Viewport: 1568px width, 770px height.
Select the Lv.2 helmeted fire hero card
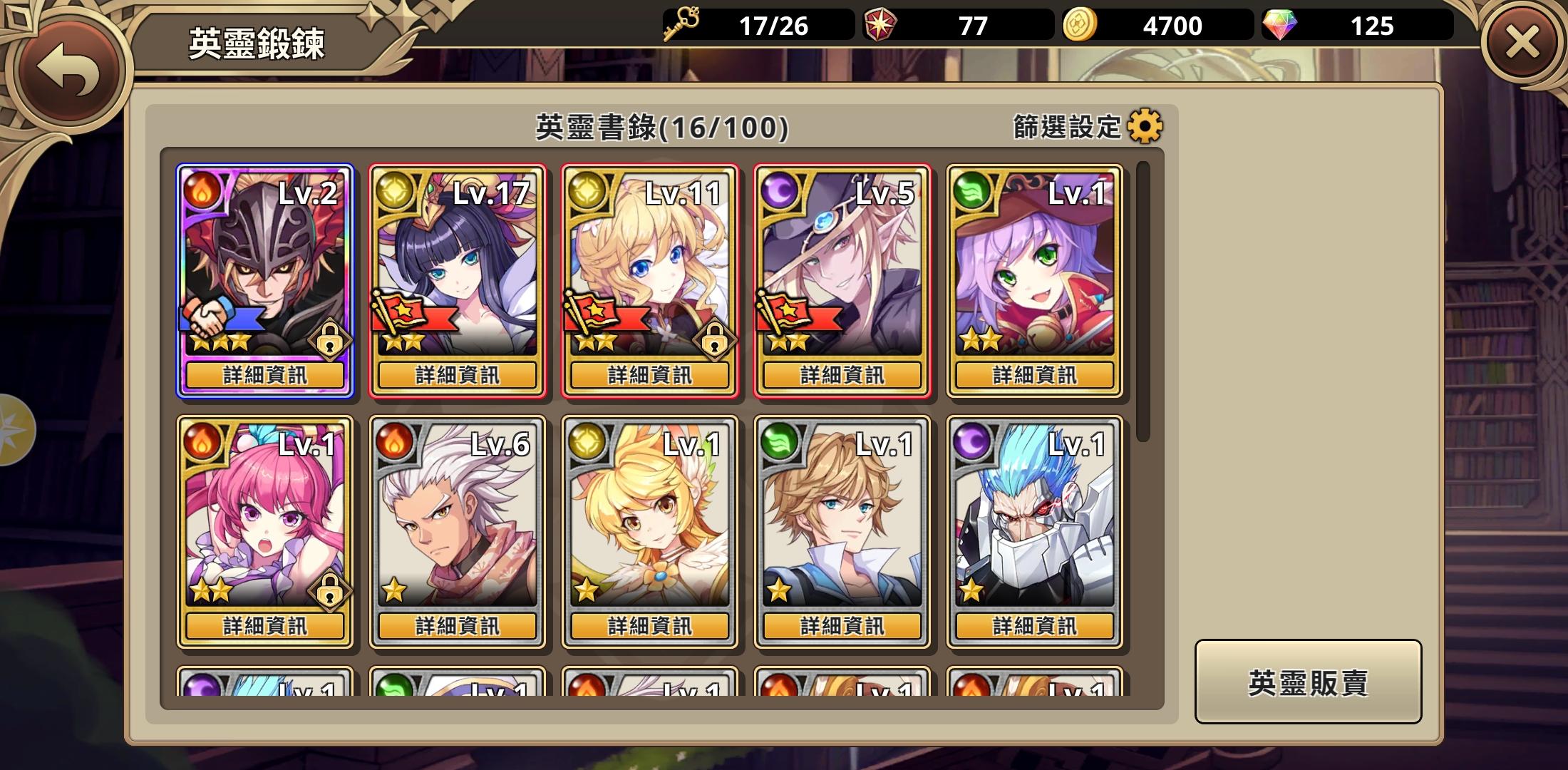point(265,264)
